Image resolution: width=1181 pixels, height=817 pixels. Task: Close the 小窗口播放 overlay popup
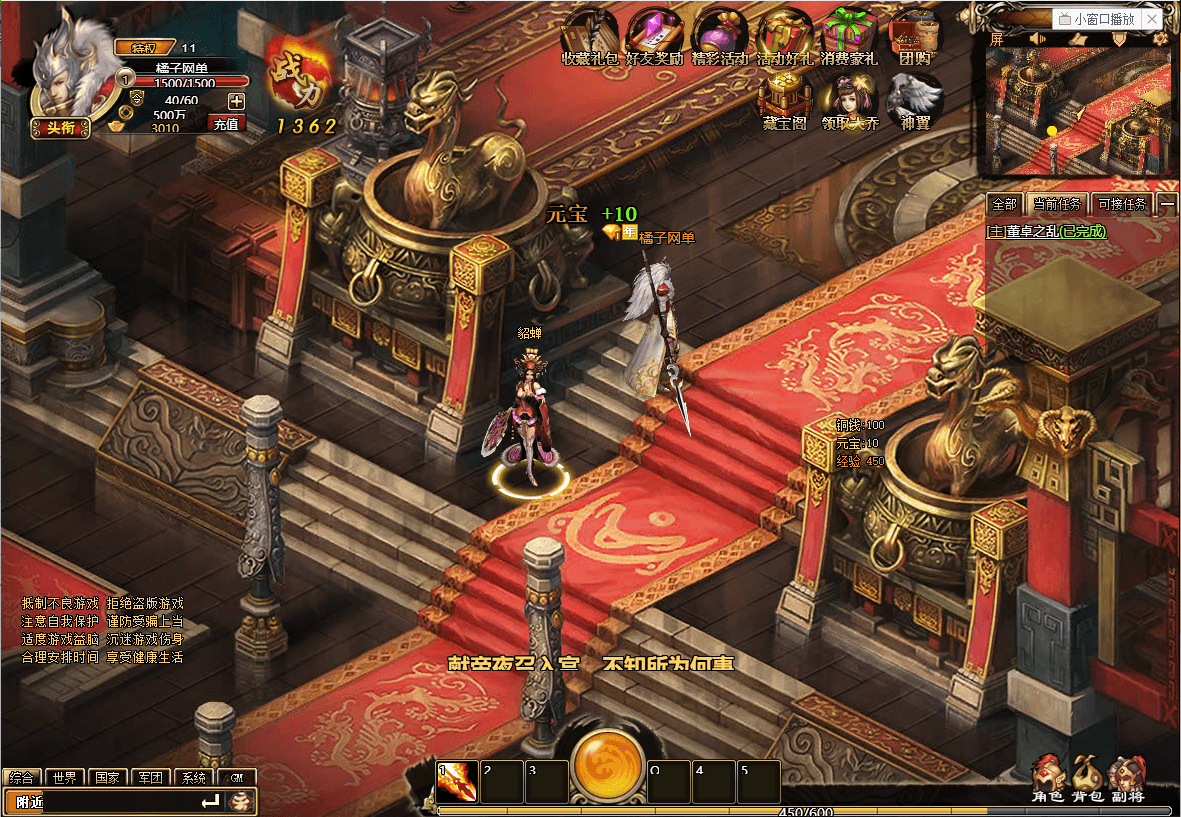1152,19
